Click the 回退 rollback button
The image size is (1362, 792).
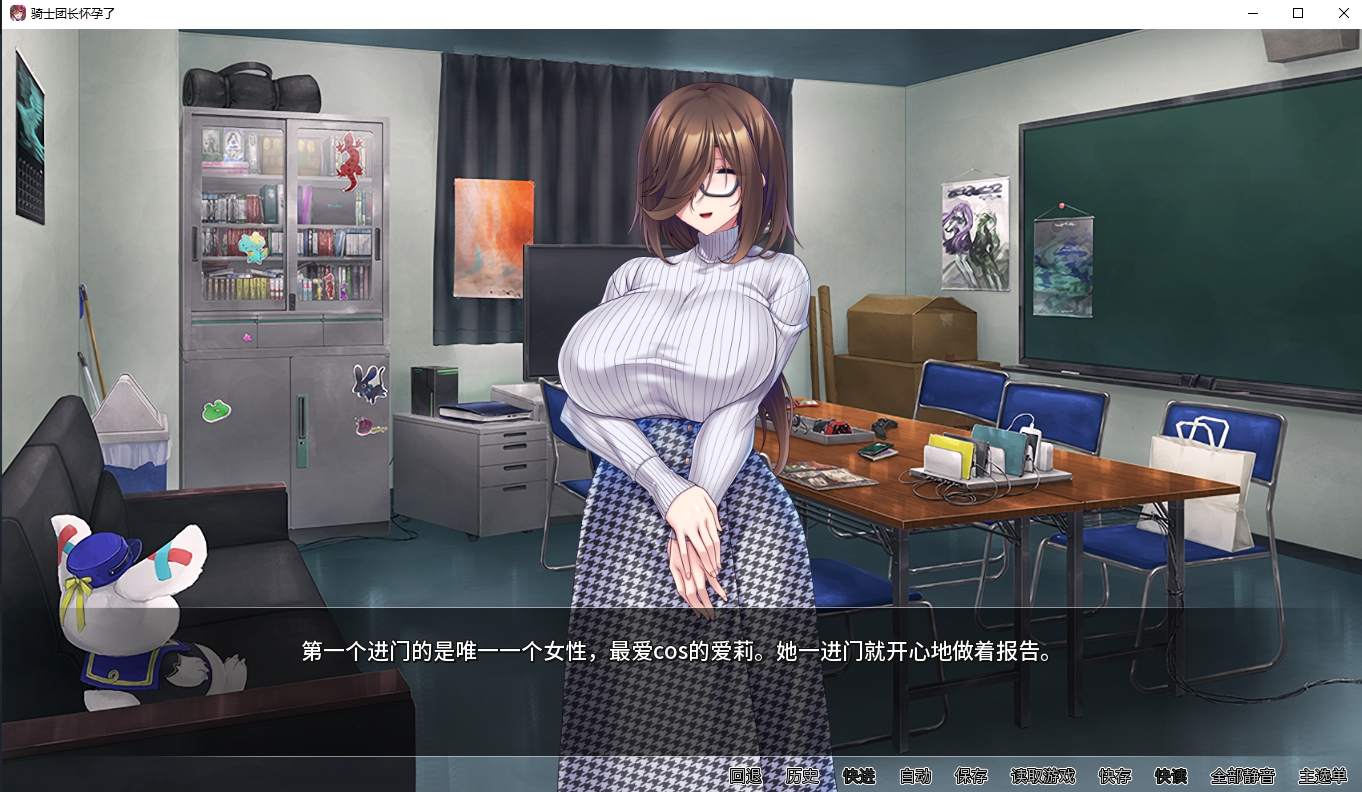[x=745, y=776]
